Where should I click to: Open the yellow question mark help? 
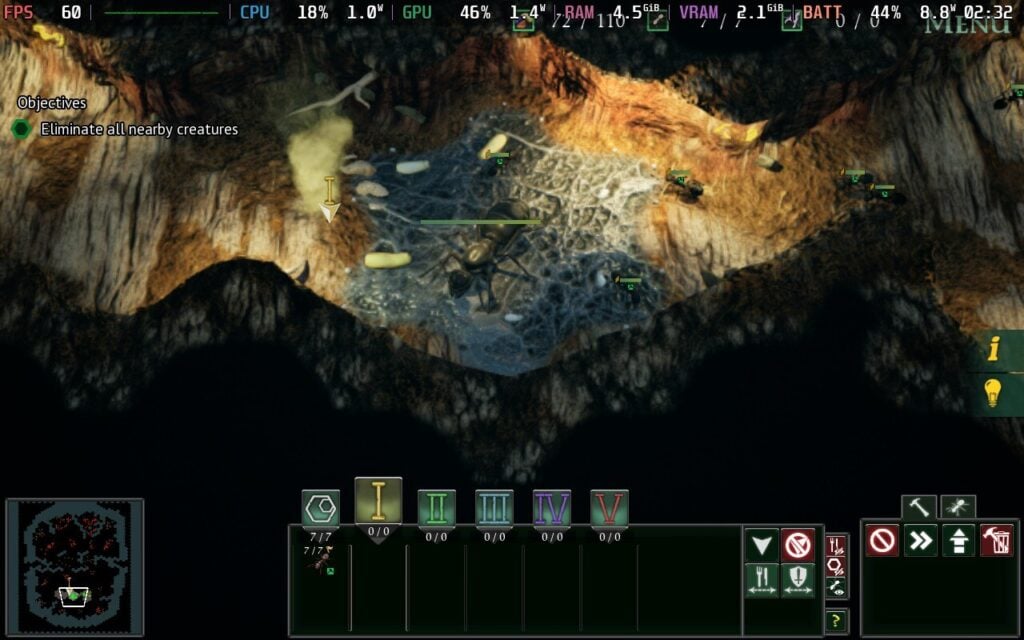pyautogui.click(x=837, y=621)
